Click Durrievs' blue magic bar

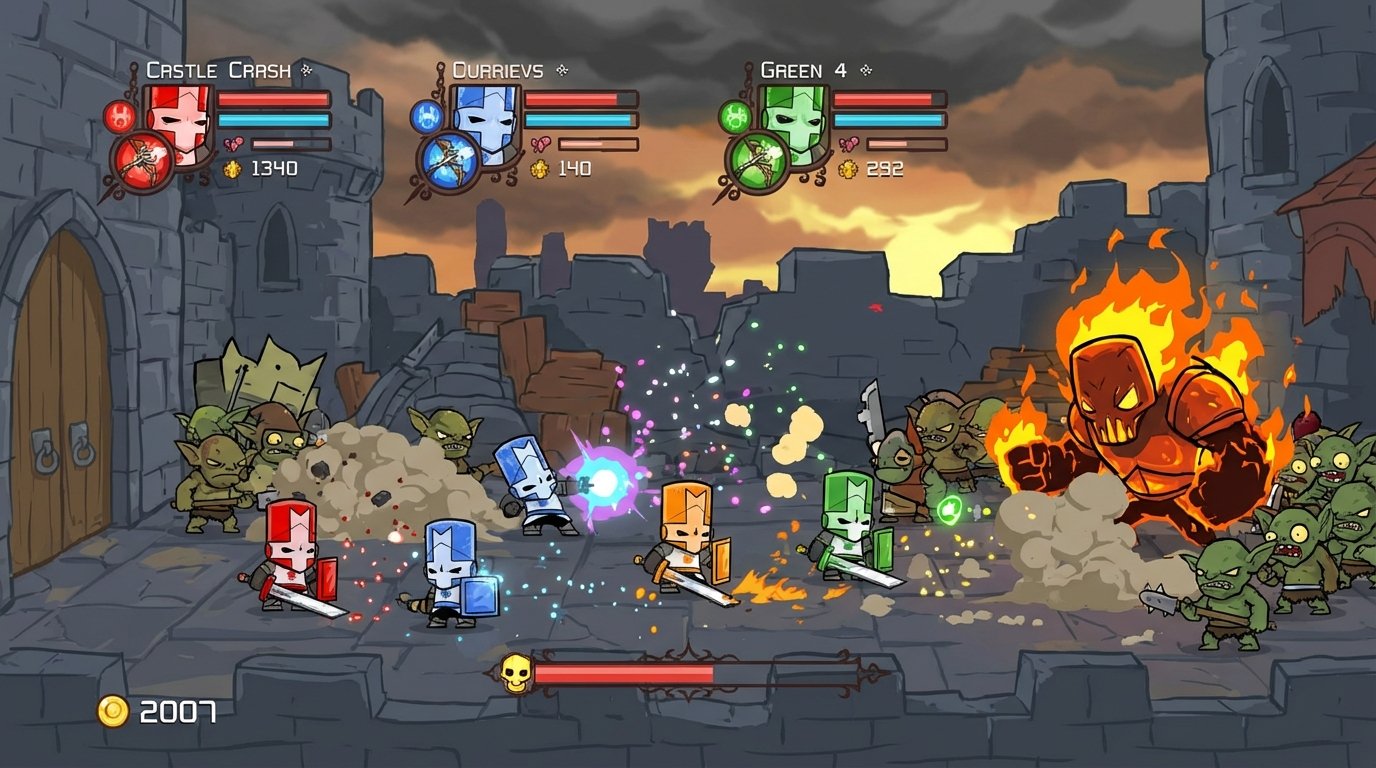[x=580, y=120]
